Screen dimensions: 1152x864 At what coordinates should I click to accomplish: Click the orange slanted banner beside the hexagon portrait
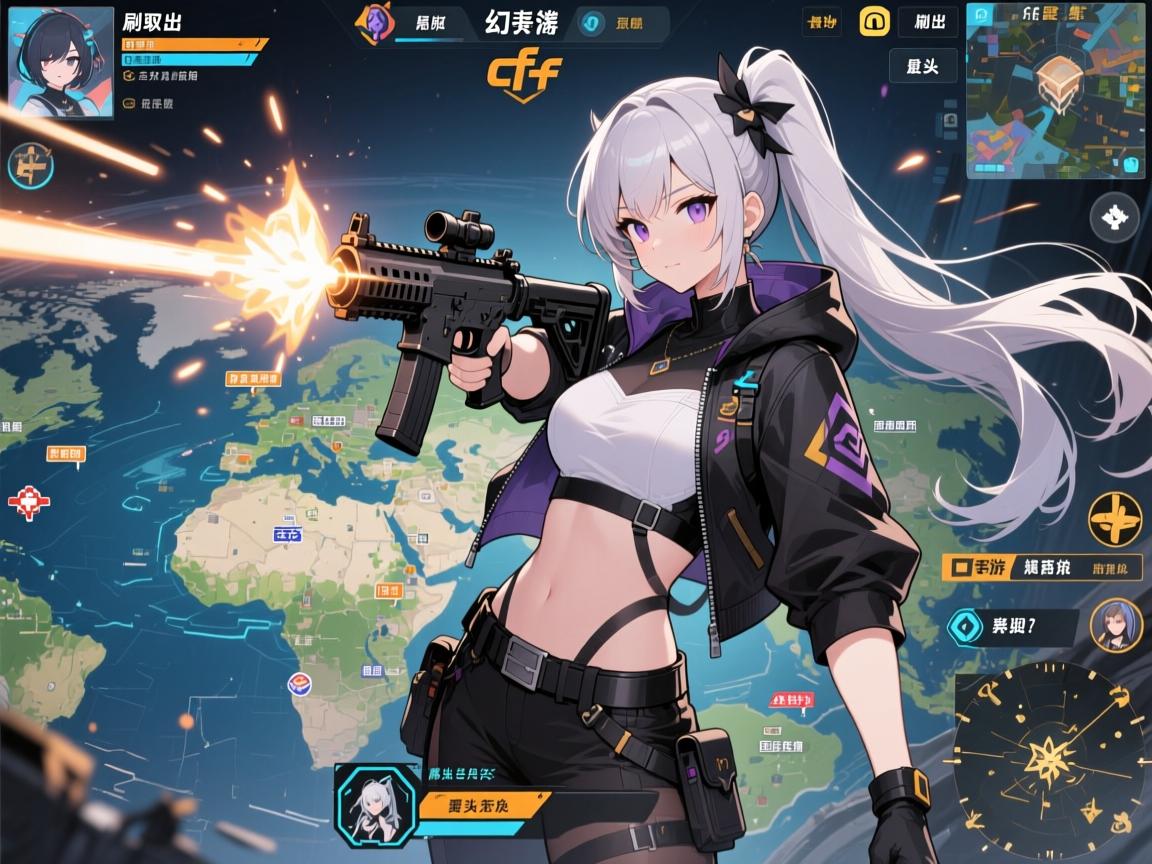coord(484,803)
